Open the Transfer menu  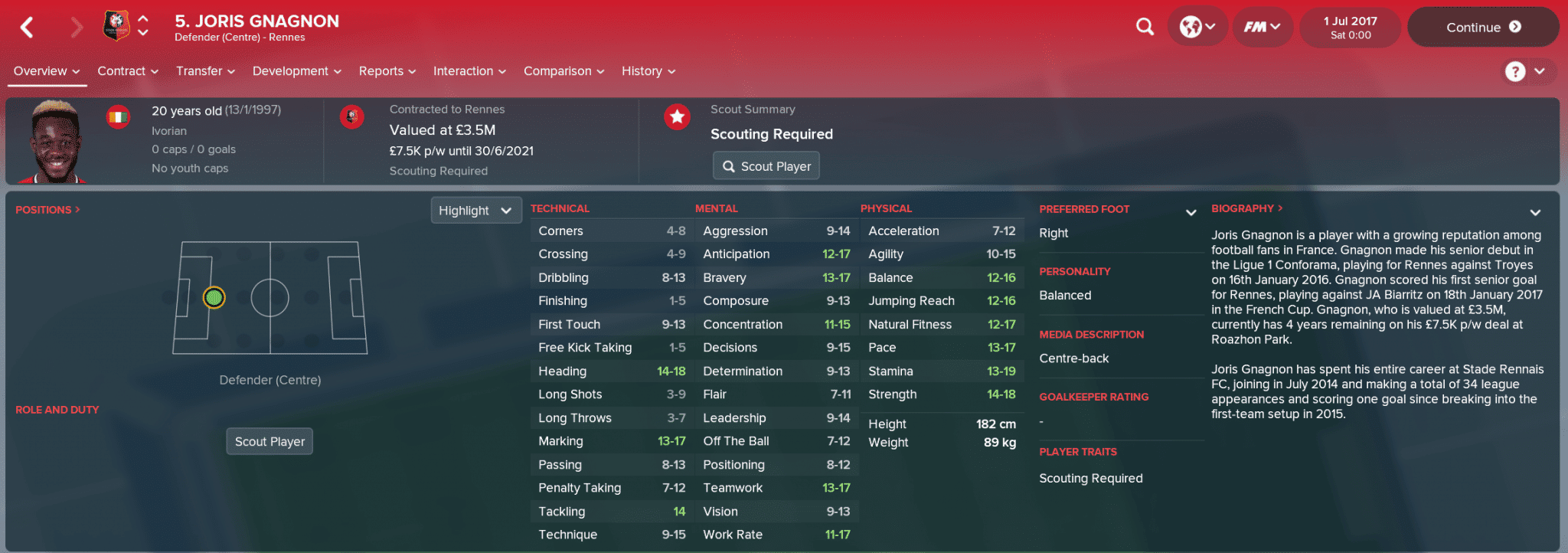(x=205, y=71)
